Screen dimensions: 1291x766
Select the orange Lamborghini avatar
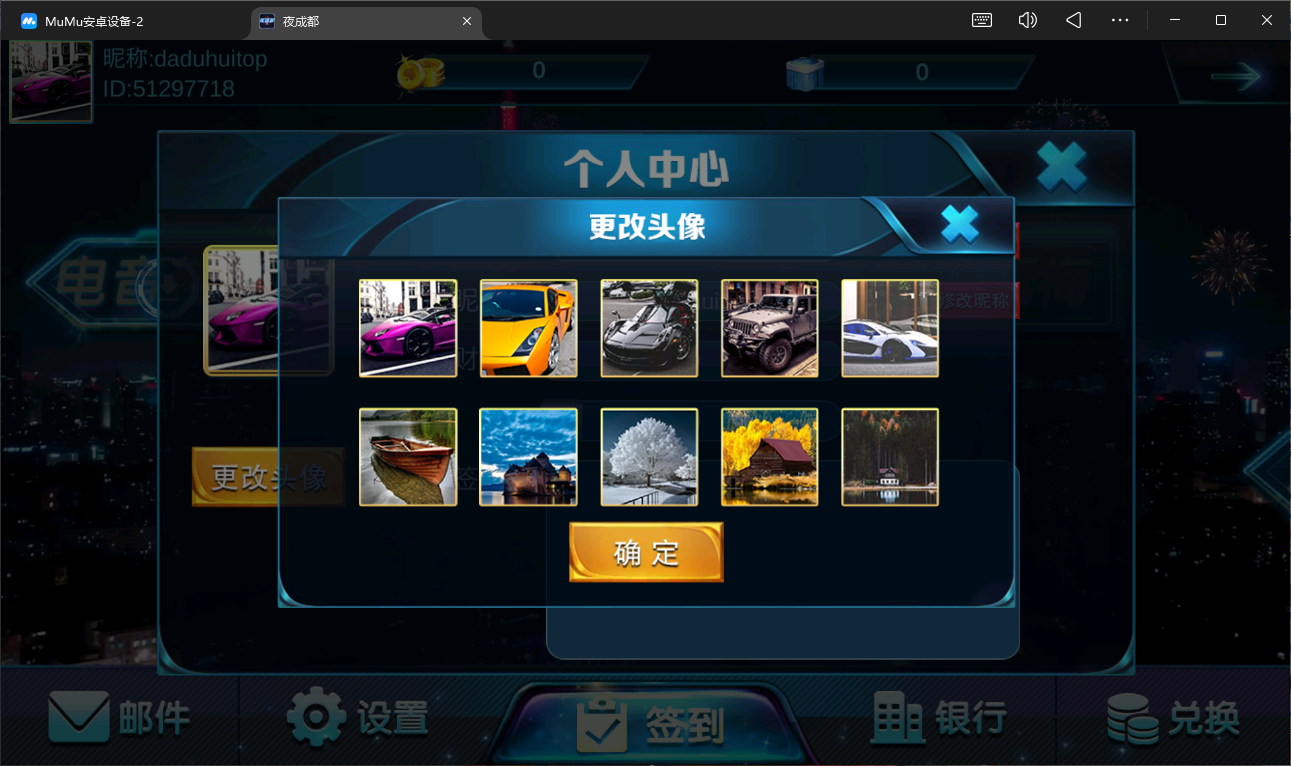(528, 328)
